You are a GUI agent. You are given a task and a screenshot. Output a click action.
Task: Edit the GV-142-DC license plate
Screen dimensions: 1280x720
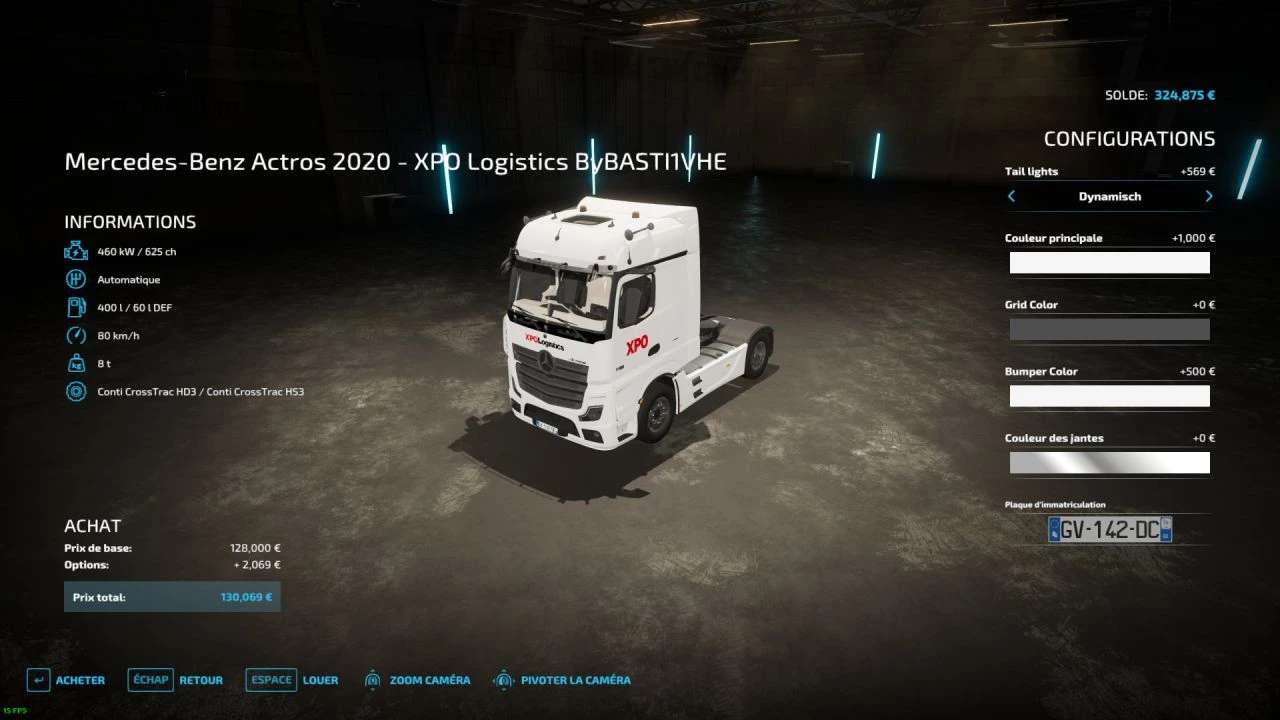(x=1109, y=530)
